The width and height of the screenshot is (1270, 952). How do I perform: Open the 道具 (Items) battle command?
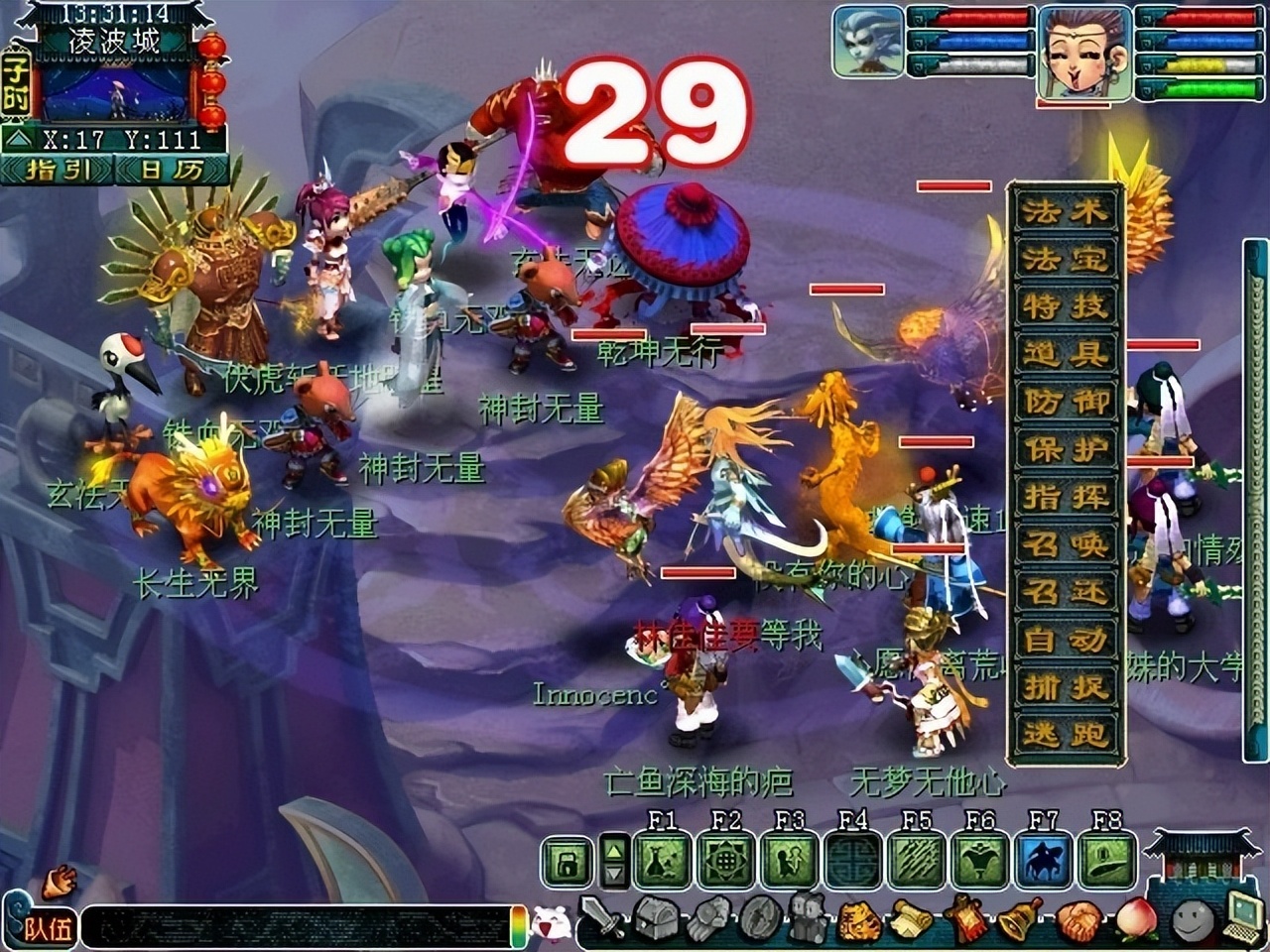tap(1066, 354)
